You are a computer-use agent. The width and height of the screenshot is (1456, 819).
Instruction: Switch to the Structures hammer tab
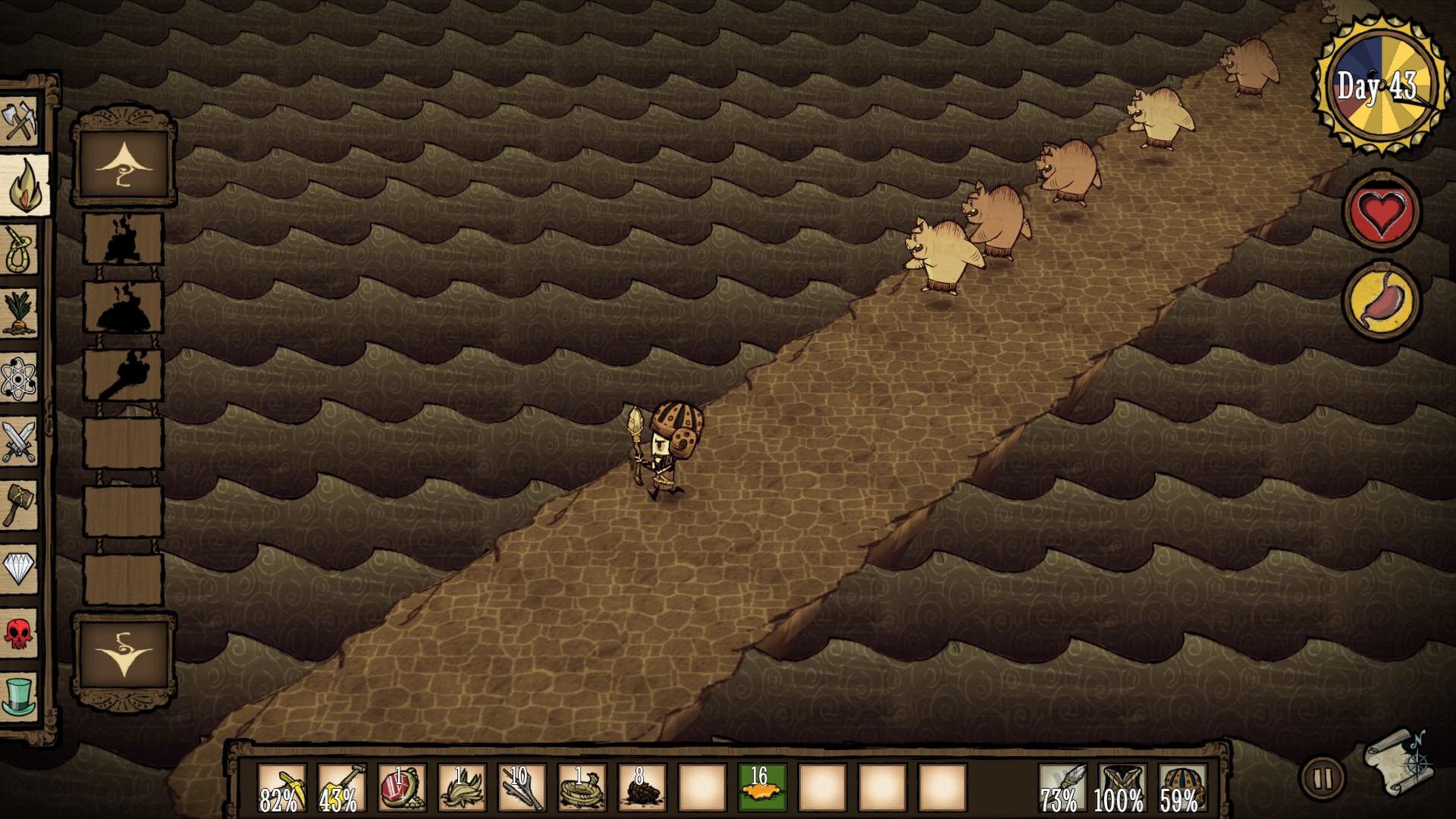click(19, 504)
